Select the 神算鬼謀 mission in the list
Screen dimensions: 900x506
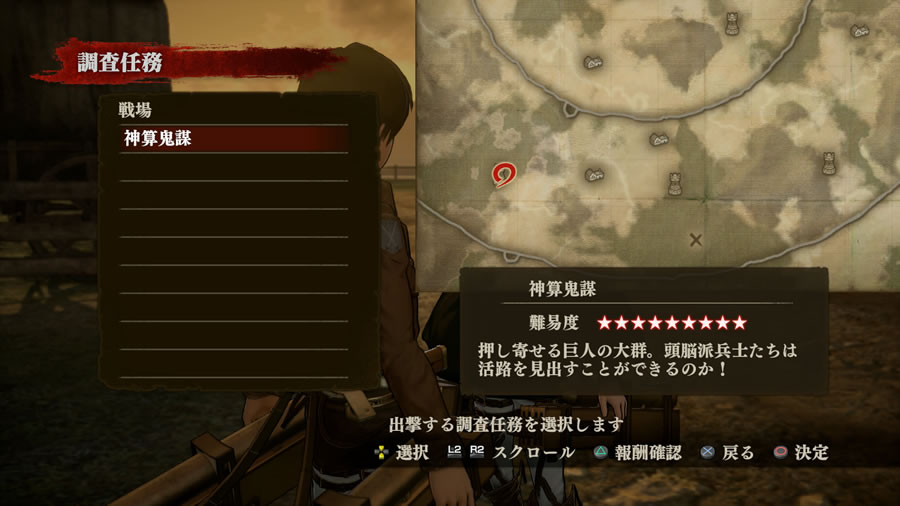[x=234, y=139]
